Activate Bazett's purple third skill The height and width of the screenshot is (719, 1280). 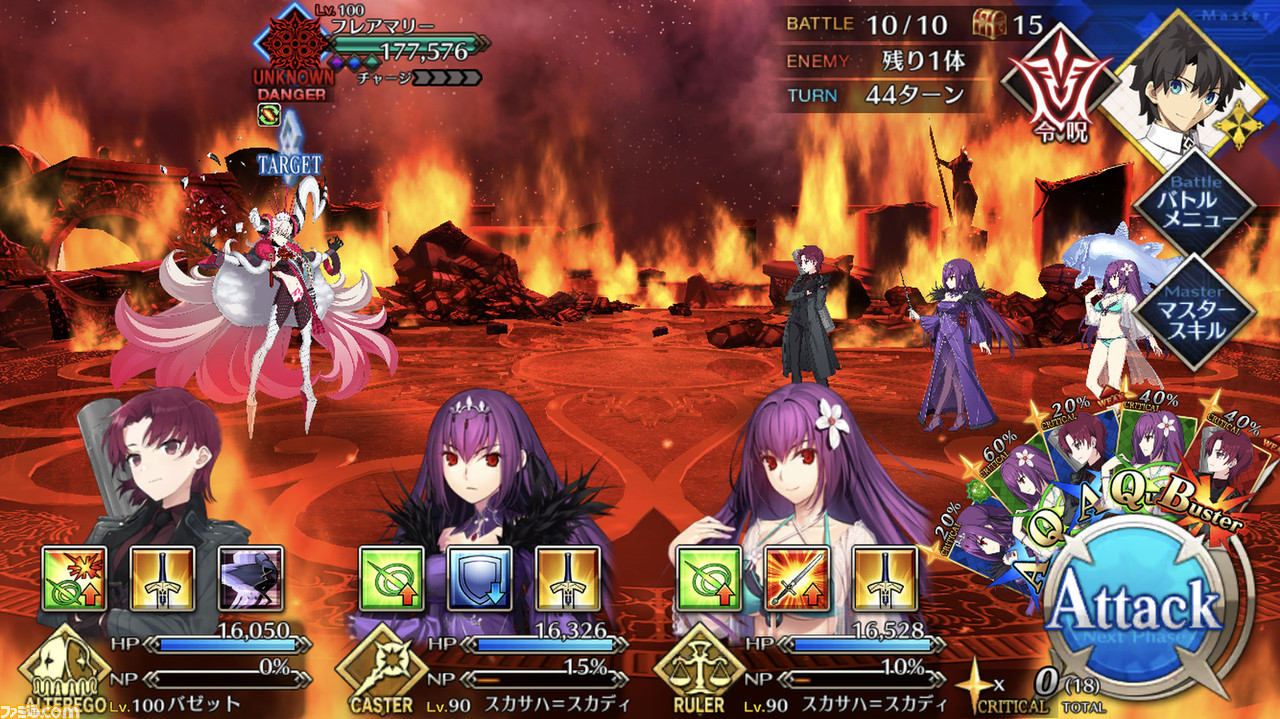click(x=250, y=578)
